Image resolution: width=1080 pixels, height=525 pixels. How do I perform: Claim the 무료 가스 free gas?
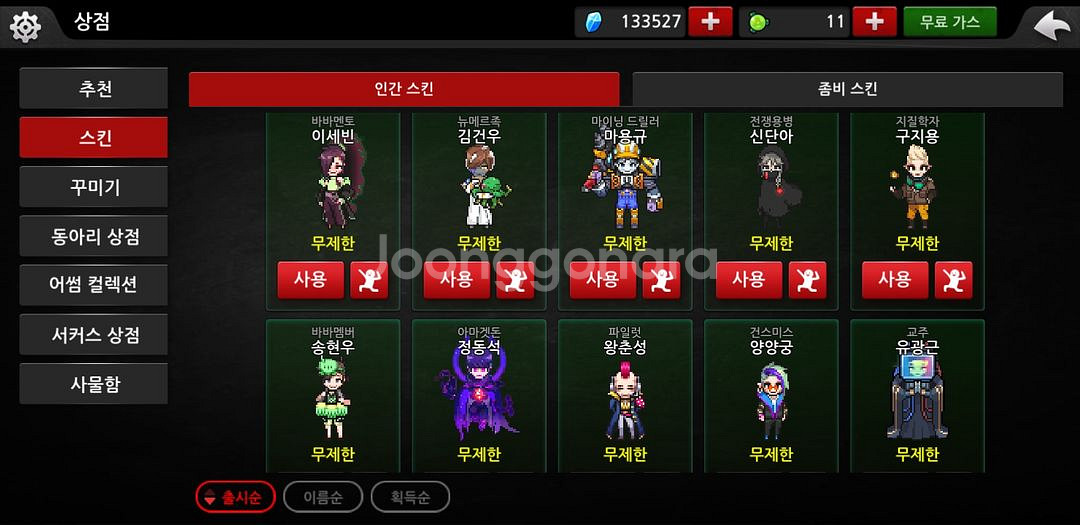949,22
